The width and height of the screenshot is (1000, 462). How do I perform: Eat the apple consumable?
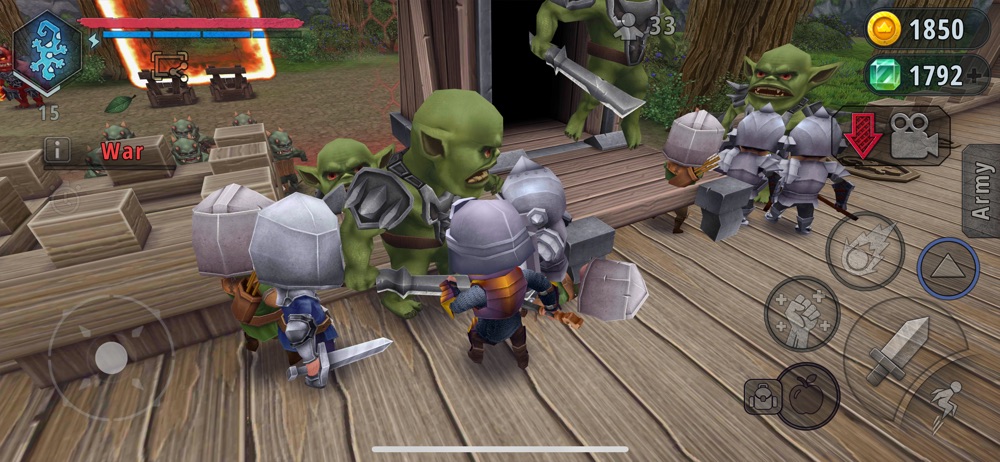pyautogui.click(x=806, y=393)
